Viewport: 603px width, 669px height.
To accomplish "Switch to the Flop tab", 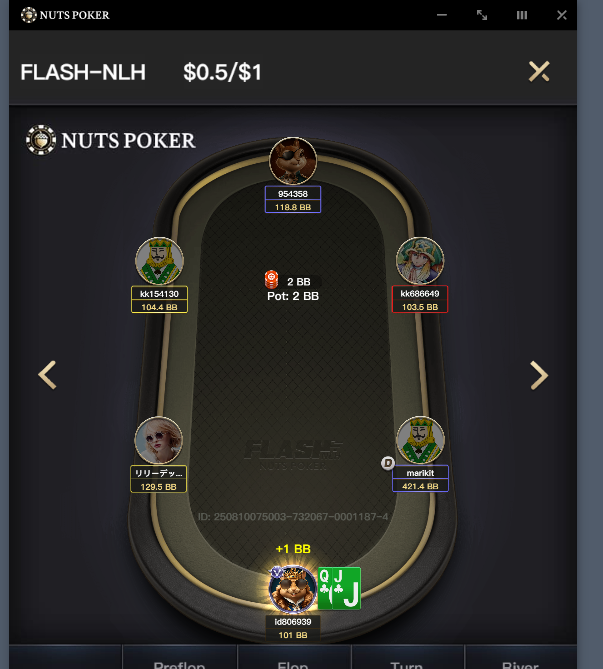I will (x=292, y=662).
